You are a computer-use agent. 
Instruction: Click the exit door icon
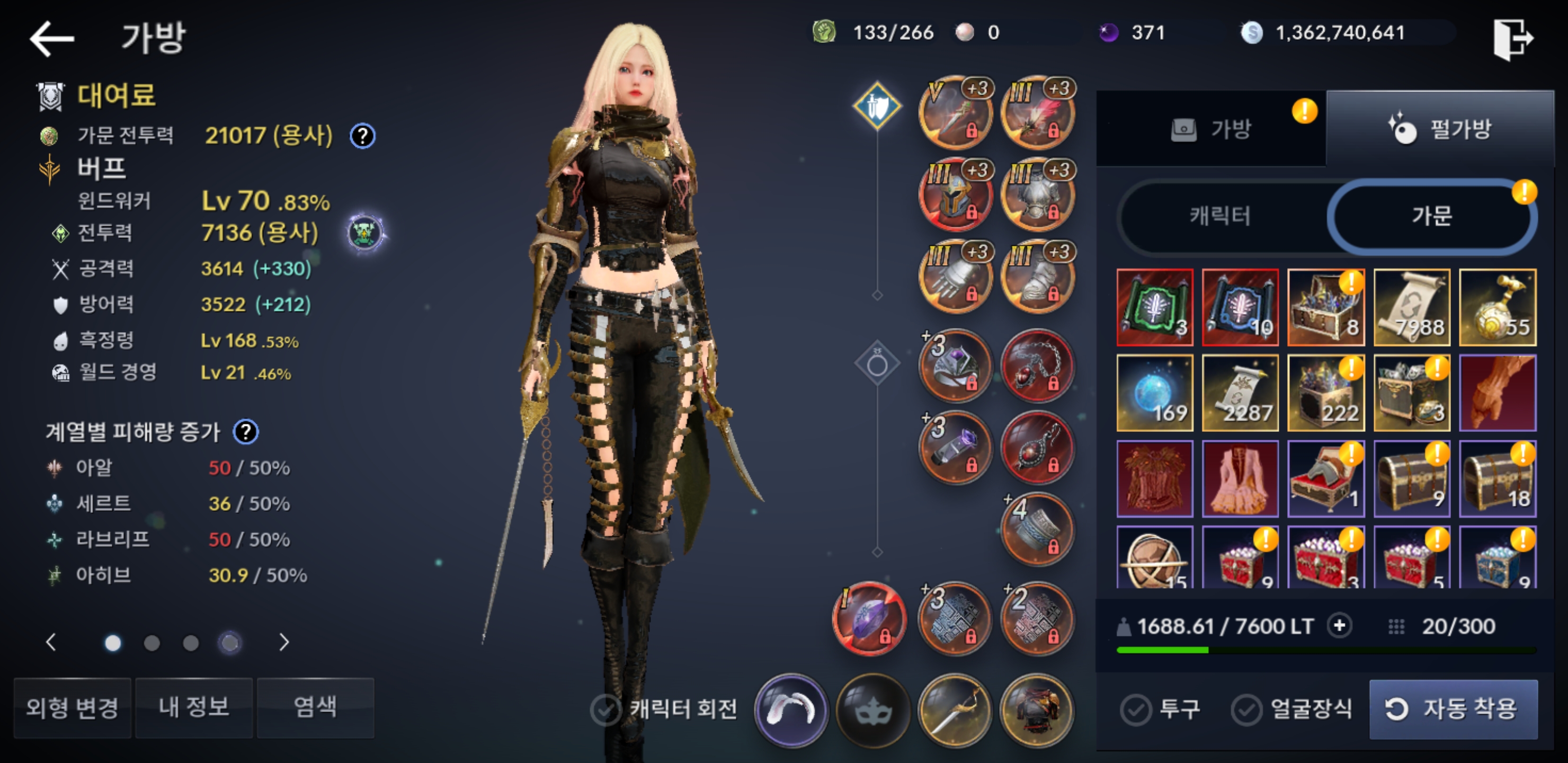click(x=1512, y=38)
